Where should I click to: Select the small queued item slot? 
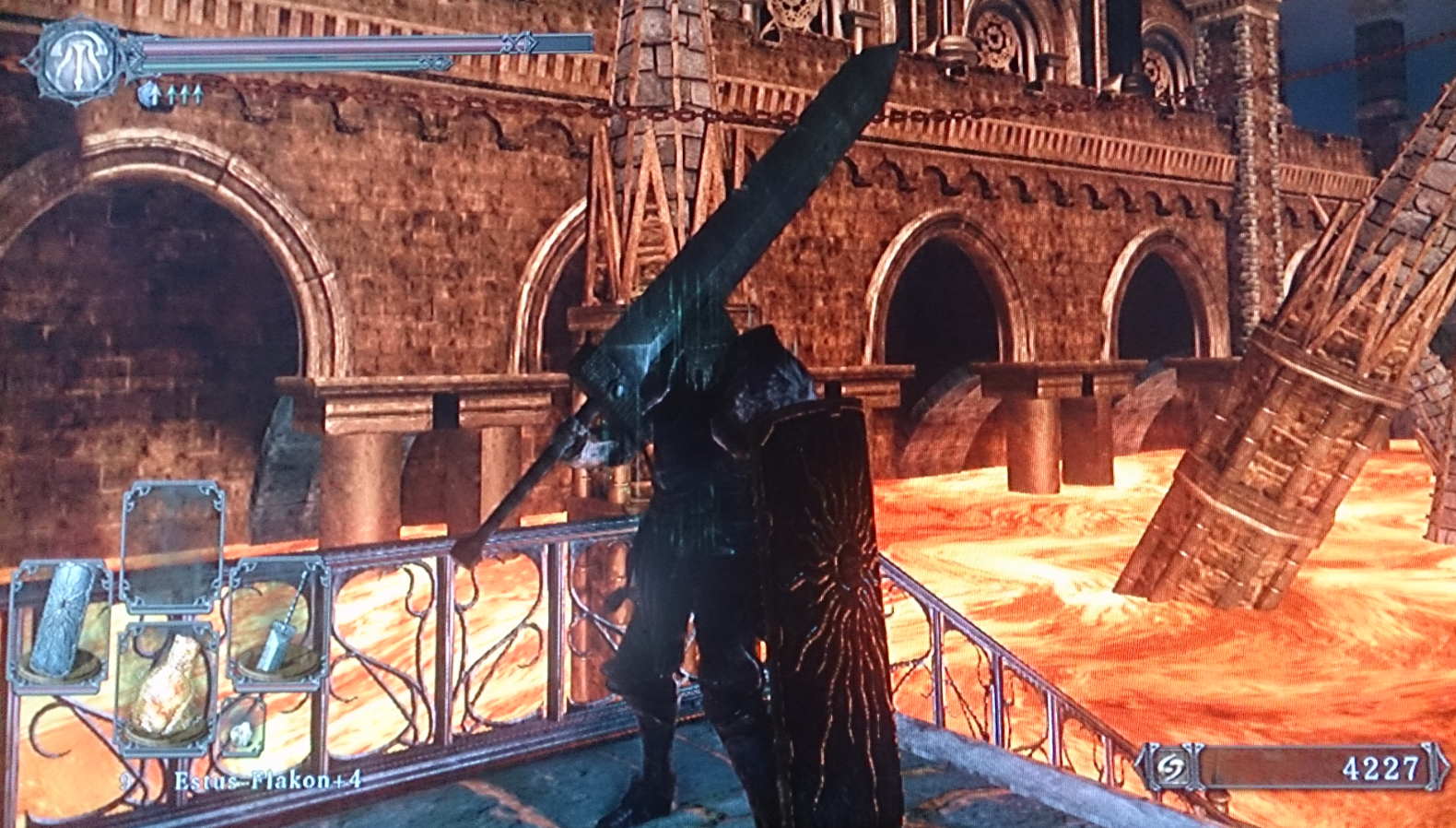241,732
